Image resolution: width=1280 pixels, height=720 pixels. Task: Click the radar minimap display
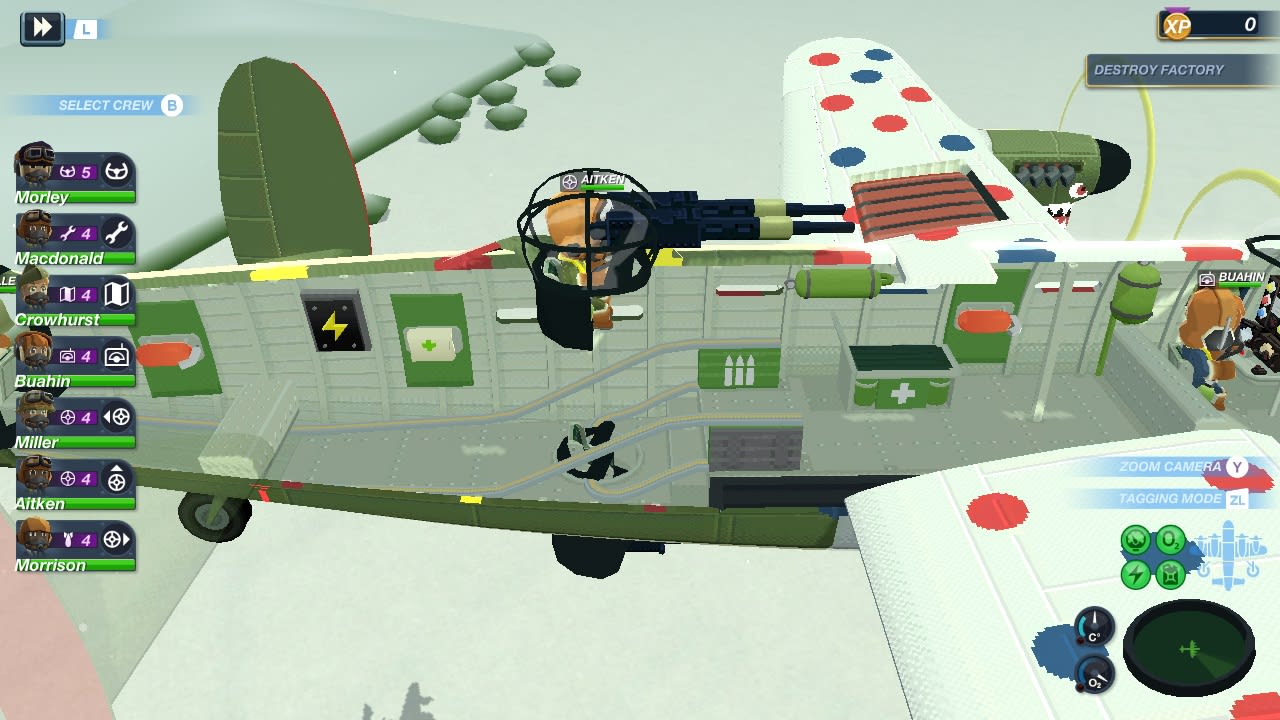[x=1190, y=648]
